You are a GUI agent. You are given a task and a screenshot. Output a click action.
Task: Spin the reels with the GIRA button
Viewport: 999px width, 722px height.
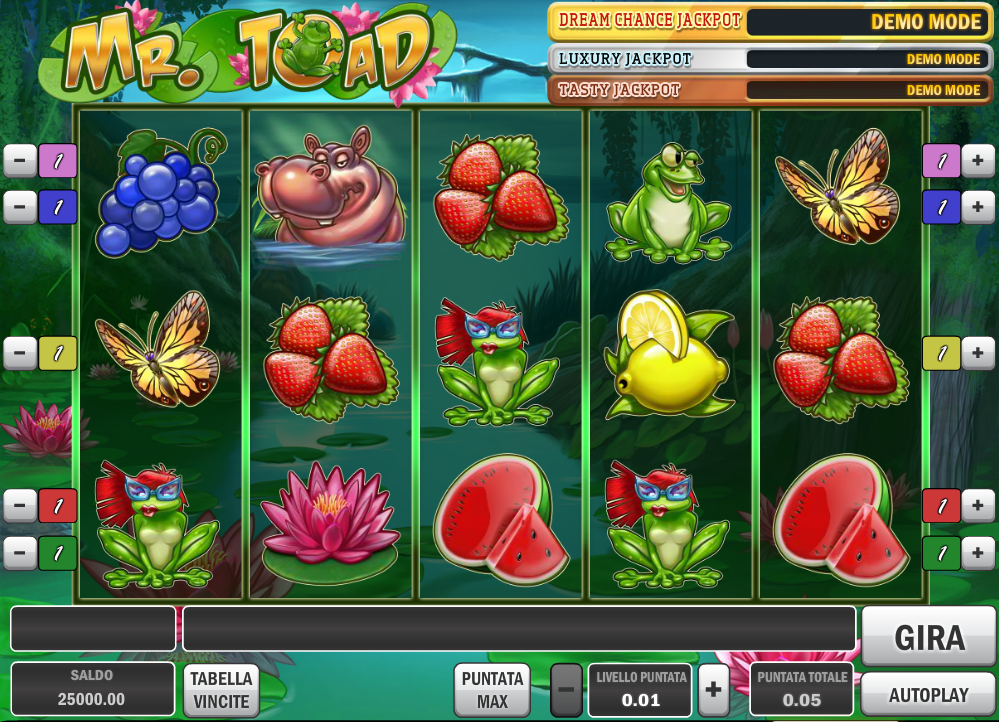pos(929,637)
